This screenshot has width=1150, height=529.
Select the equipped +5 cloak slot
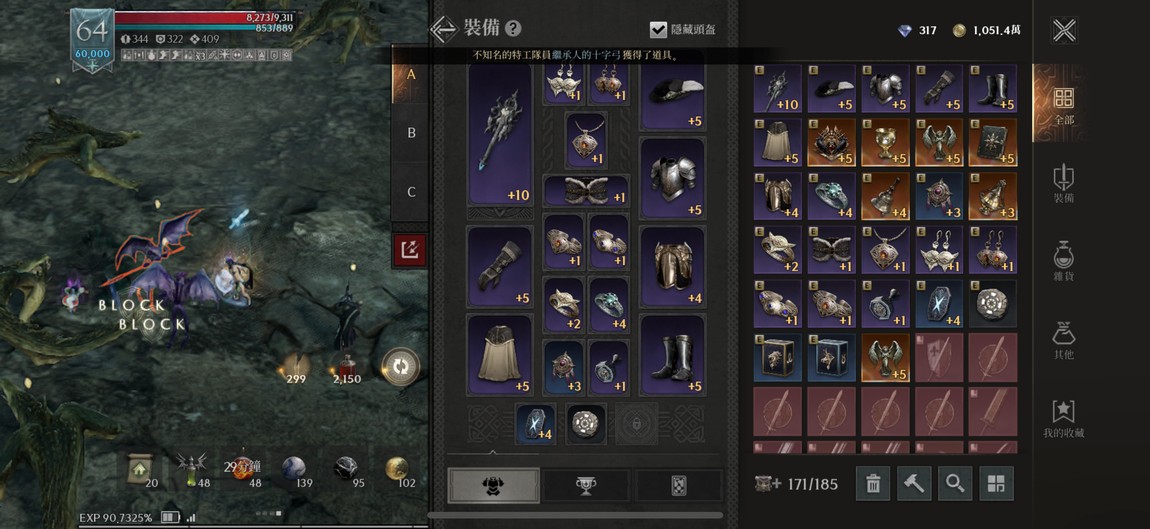(500, 356)
